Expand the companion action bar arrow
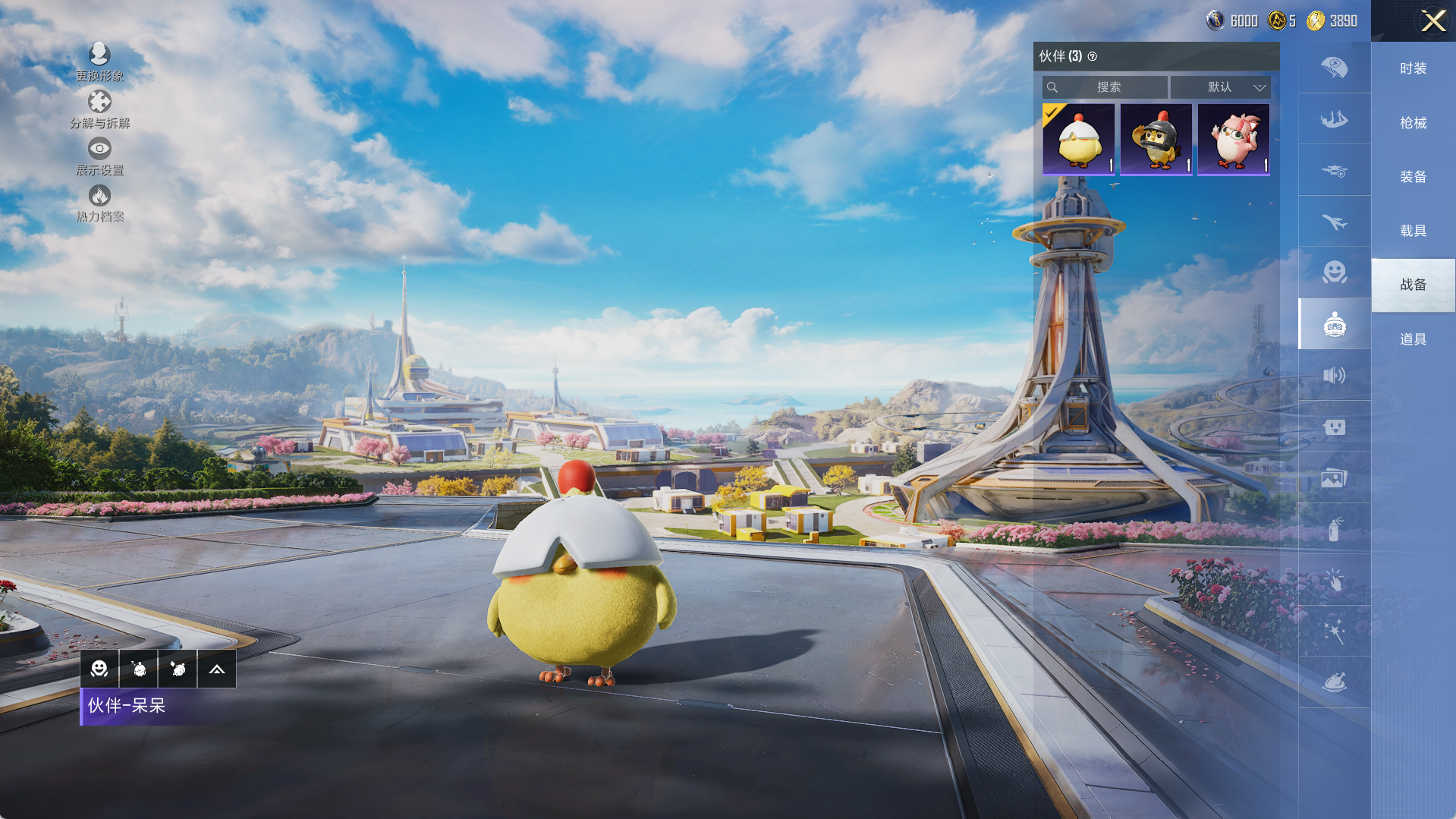The width and height of the screenshot is (1456, 819). 216,669
